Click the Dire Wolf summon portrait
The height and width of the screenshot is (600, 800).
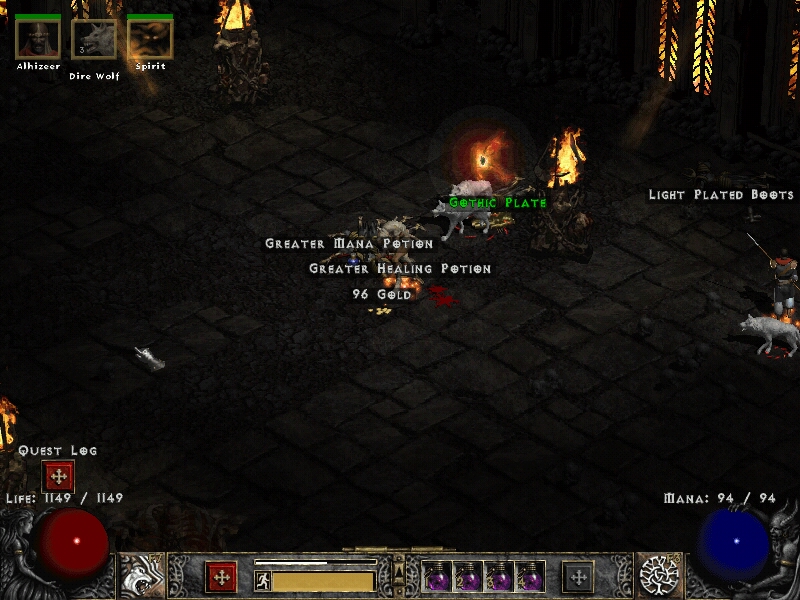(x=94, y=40)
